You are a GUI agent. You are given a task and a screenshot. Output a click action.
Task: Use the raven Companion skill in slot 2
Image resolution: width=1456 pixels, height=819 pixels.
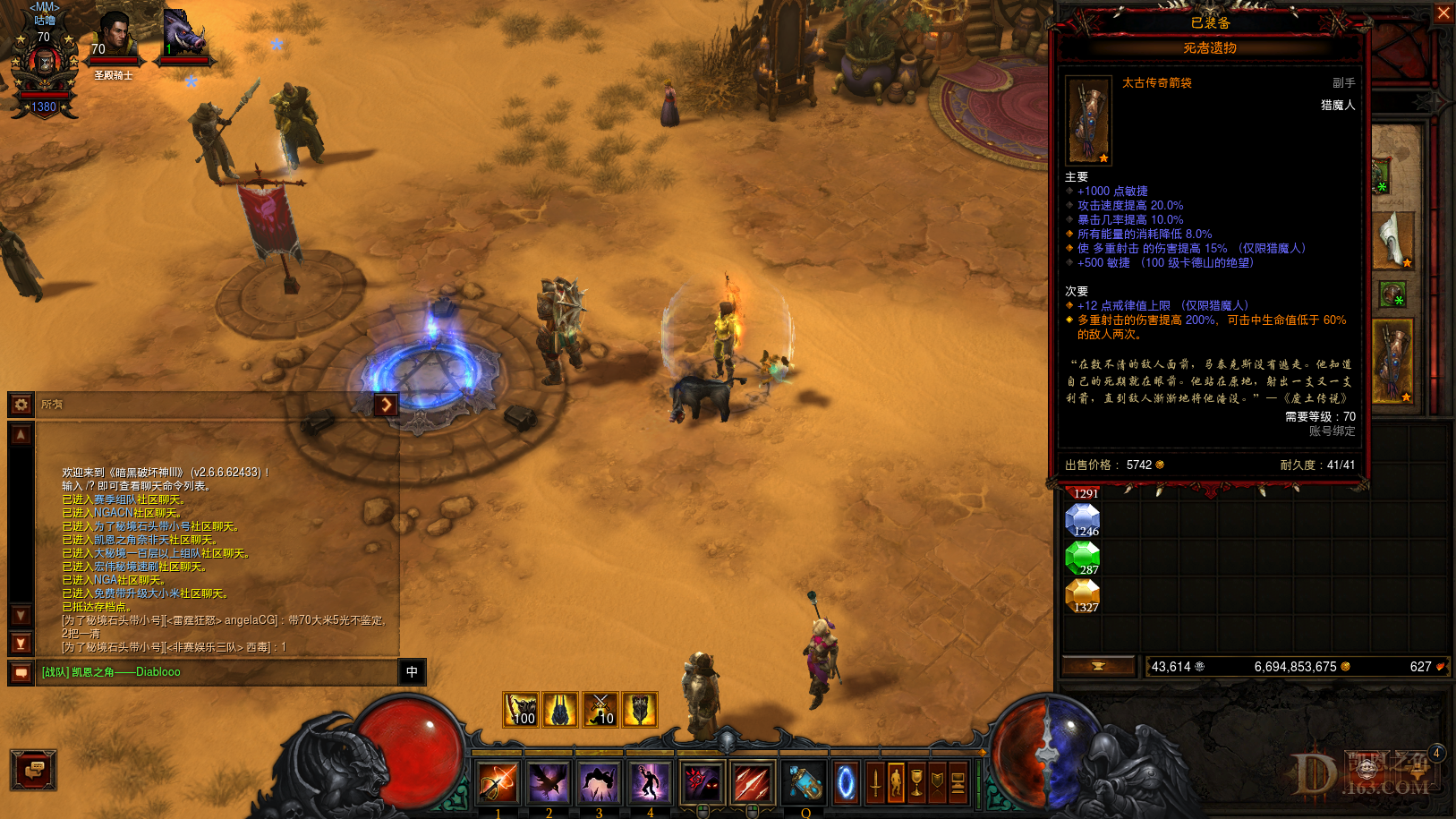(x=548, y=783)
